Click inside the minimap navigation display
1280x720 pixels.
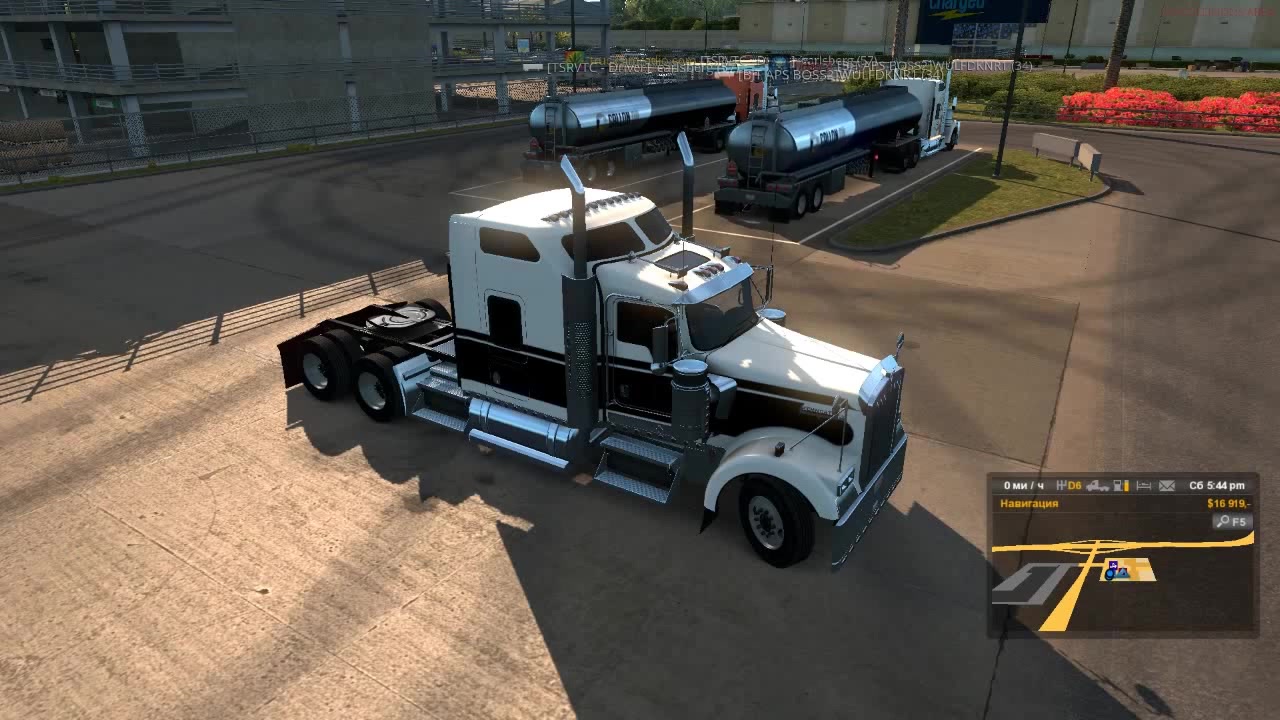[1120, 590]
